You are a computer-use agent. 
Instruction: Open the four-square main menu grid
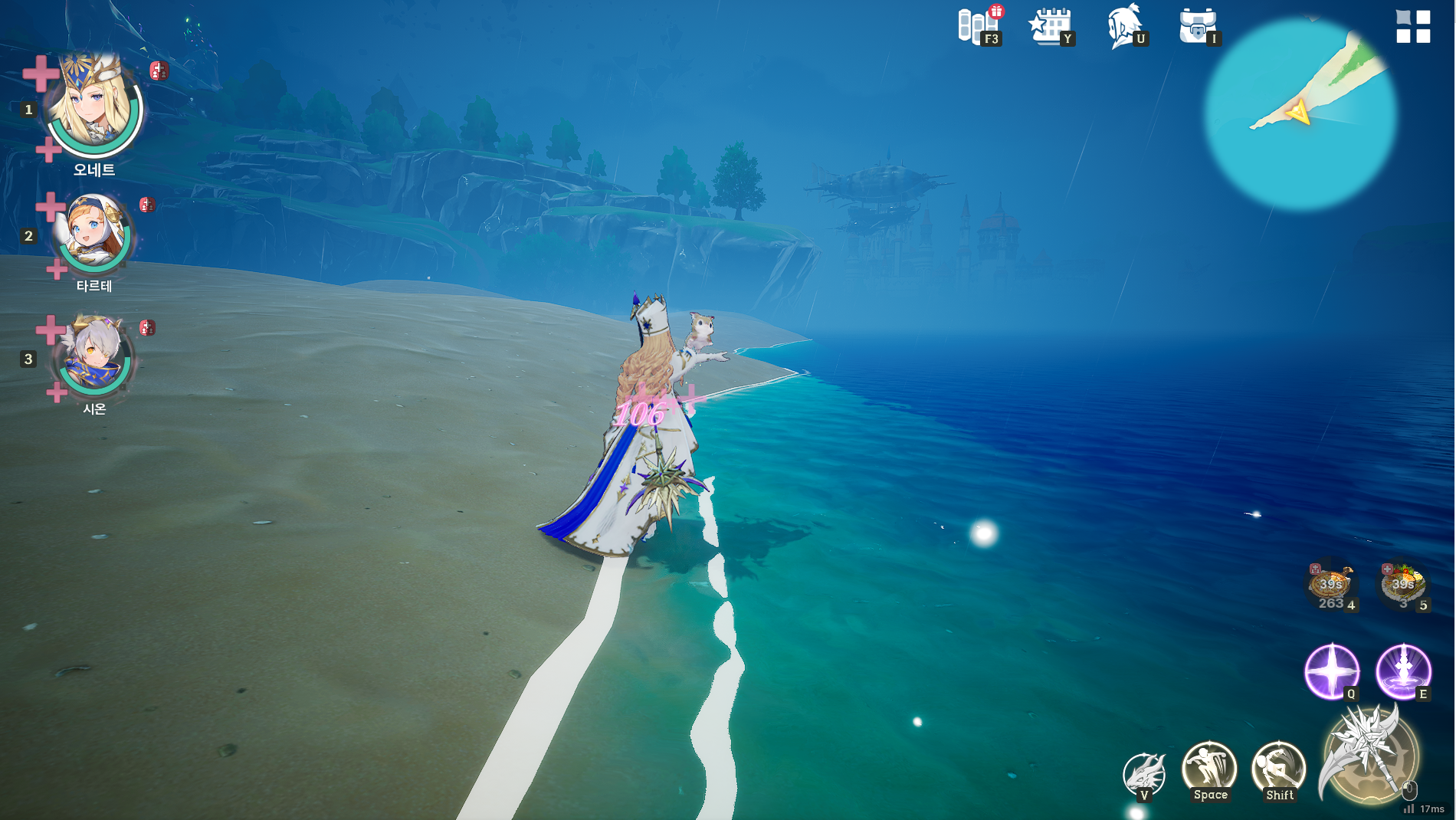click(x=1412, y=26)
